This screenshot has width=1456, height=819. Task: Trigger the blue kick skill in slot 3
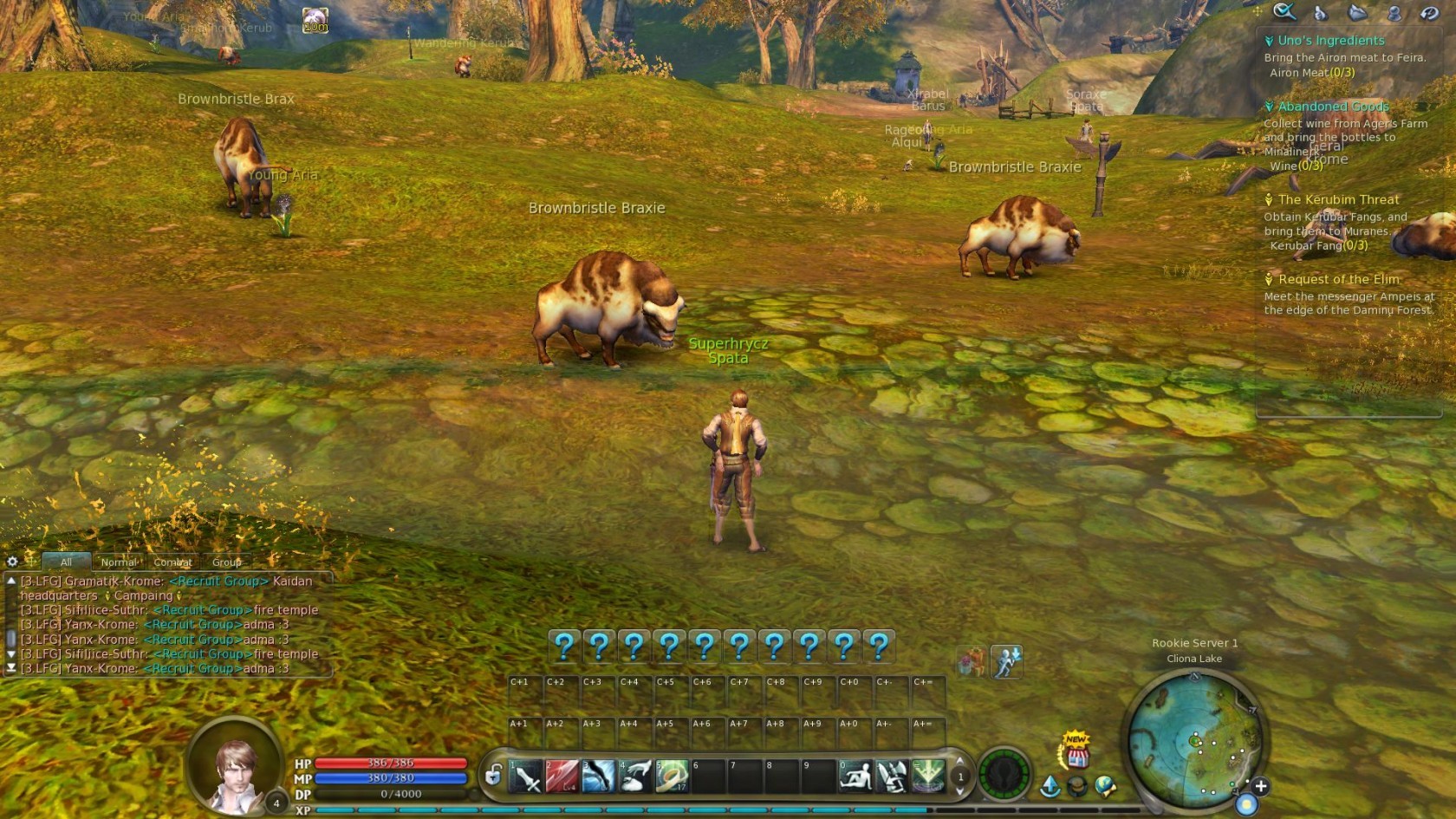pyautogui.click(x=599, y=777)
